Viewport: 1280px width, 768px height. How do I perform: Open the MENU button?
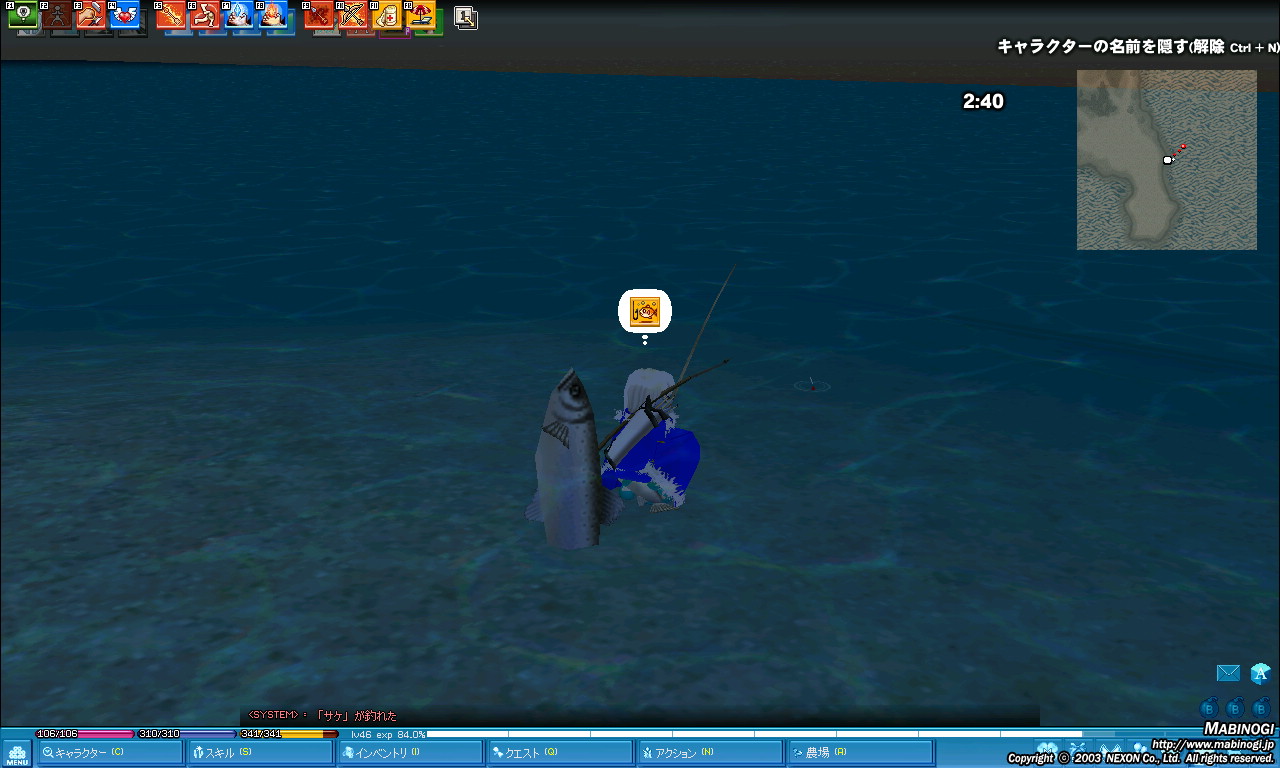click(x=17, y=754)
